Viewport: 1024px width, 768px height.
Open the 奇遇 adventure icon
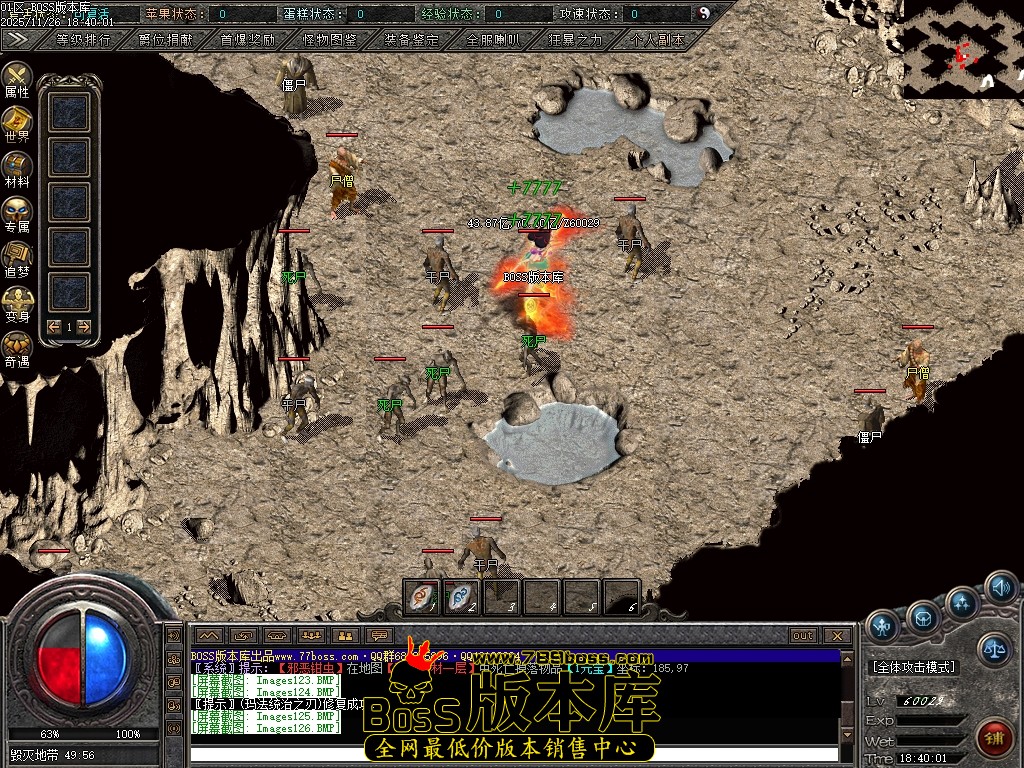click(17, 350)
